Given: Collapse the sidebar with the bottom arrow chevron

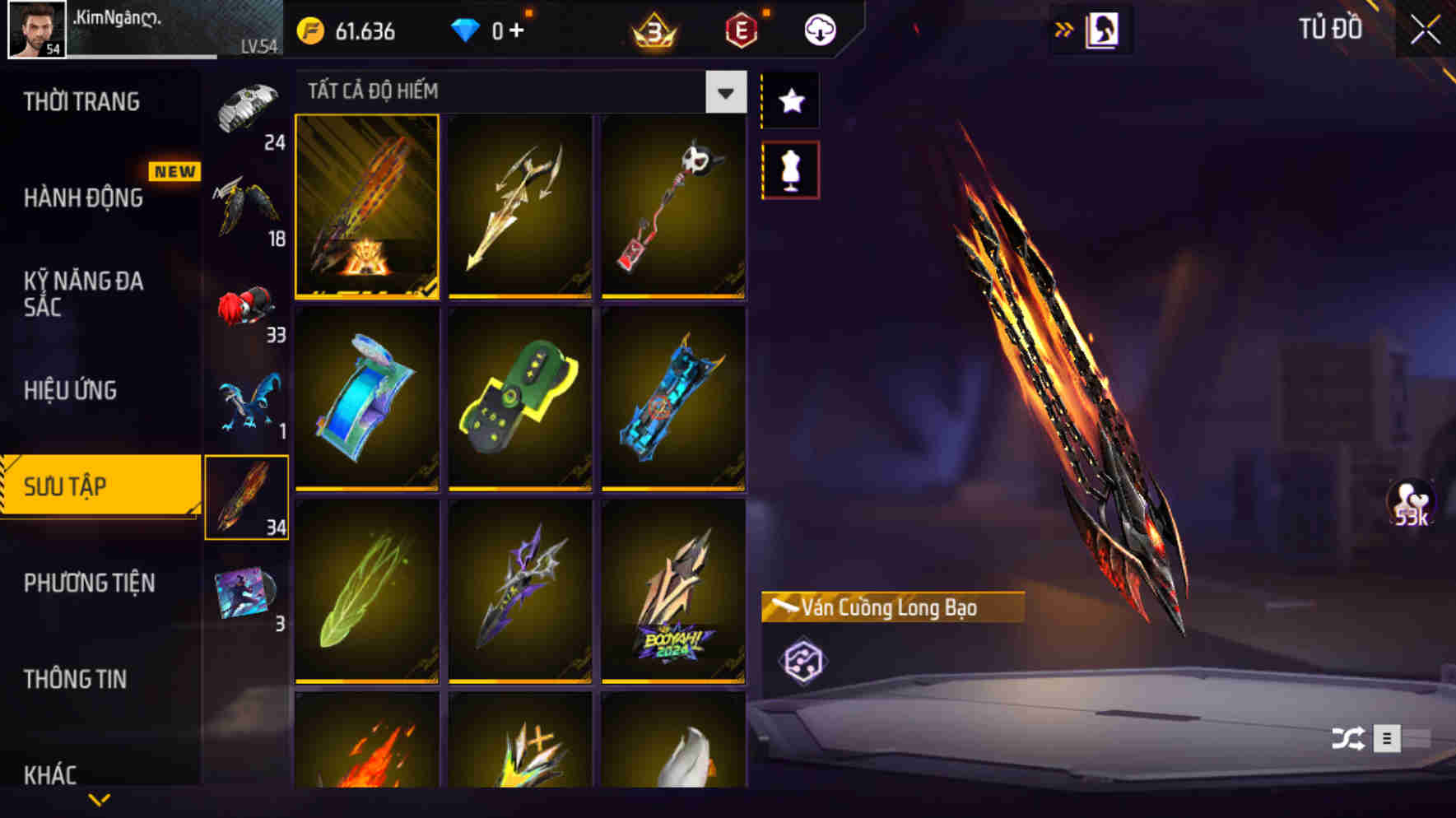Looking at the screenshot, I should (99, 800).
